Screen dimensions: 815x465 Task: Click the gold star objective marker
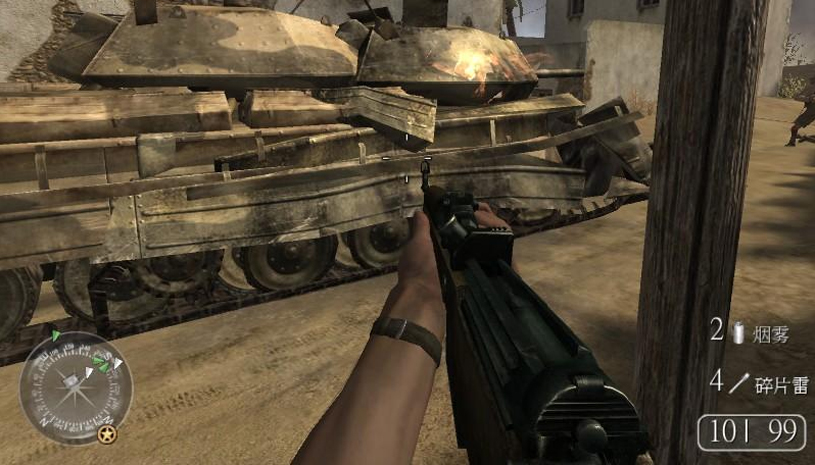tap(106, 435)
